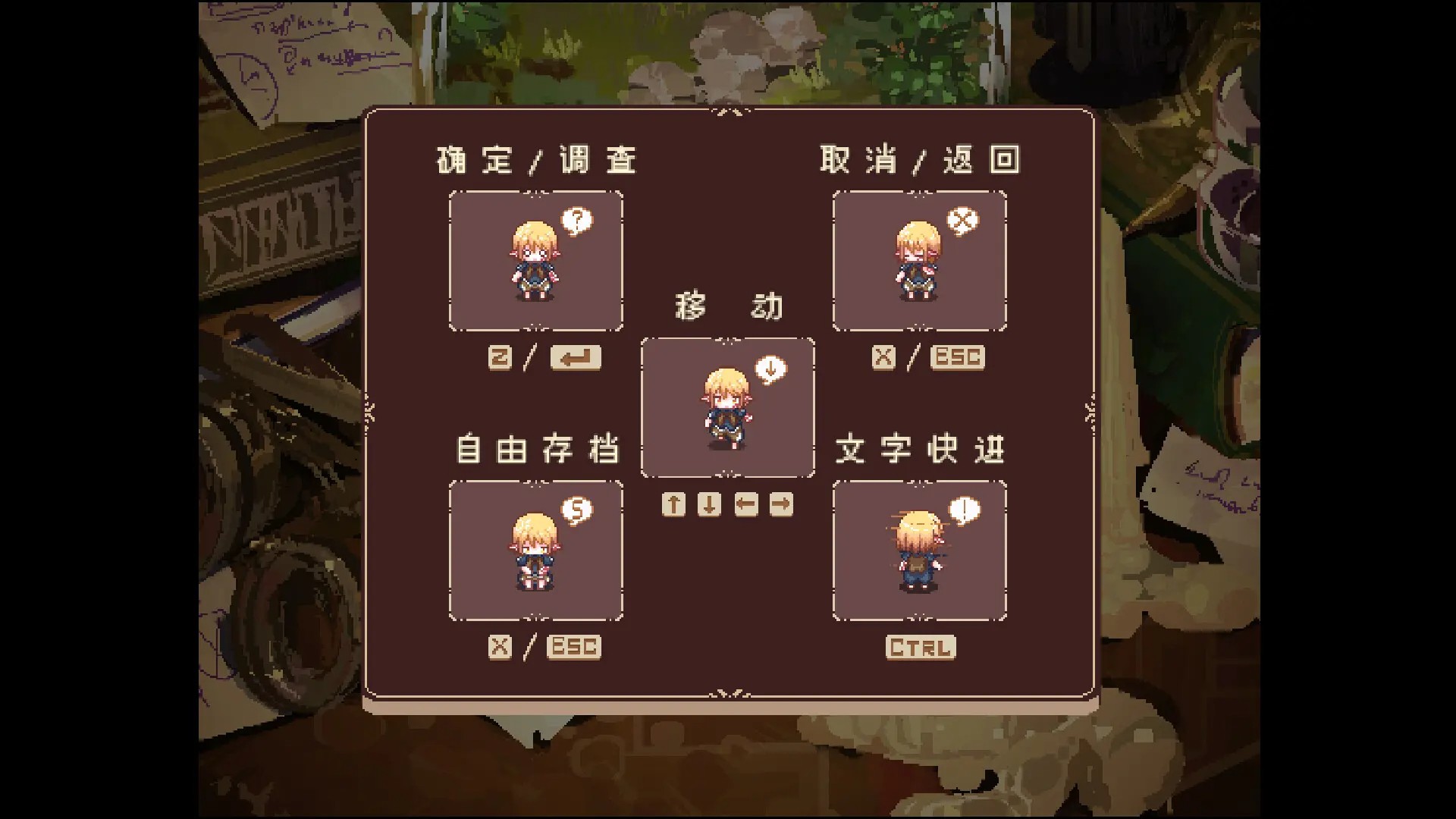Select the 自由存档 character portrait

tap(536, 552)
